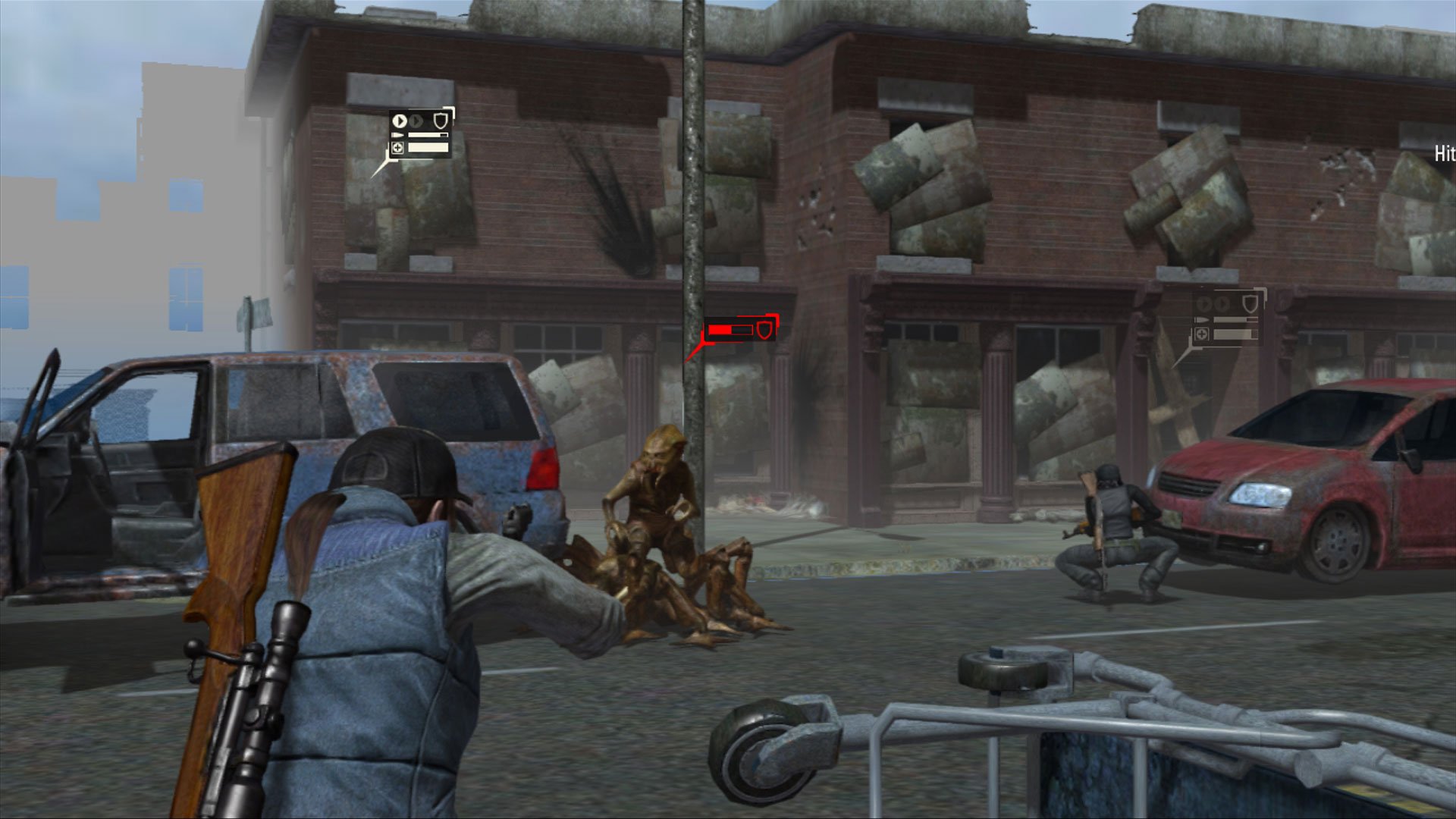Image resolution: width=1456 pixels, height=819 pixels.
Task: Toggle the dimmed second action point circle
Action: tap(416, 121)
